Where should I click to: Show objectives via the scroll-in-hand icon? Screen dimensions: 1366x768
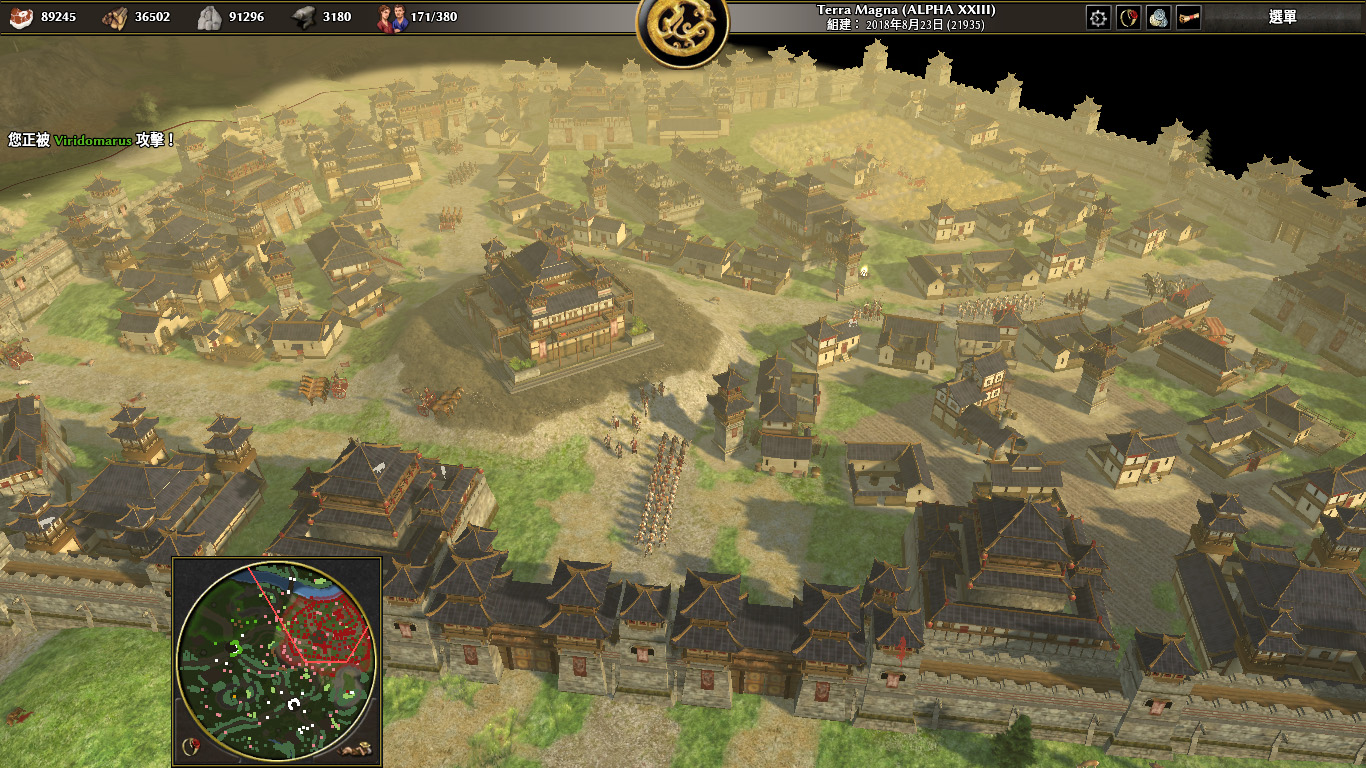tap(1188, 18)
